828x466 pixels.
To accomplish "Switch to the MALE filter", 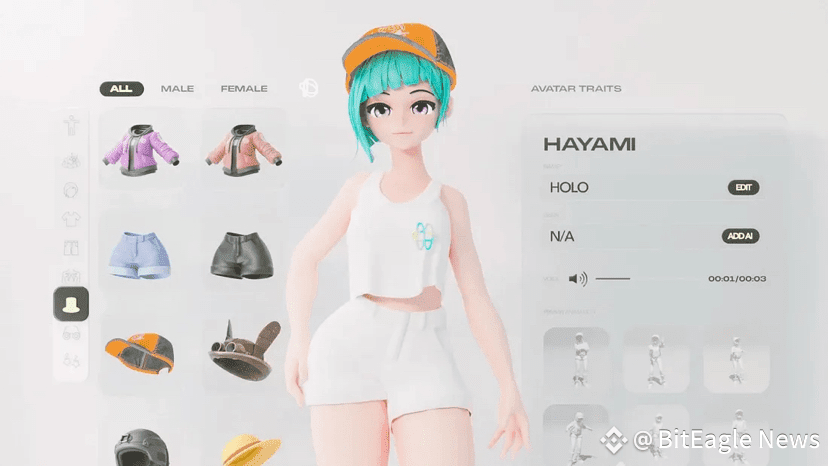I will 178,89.
